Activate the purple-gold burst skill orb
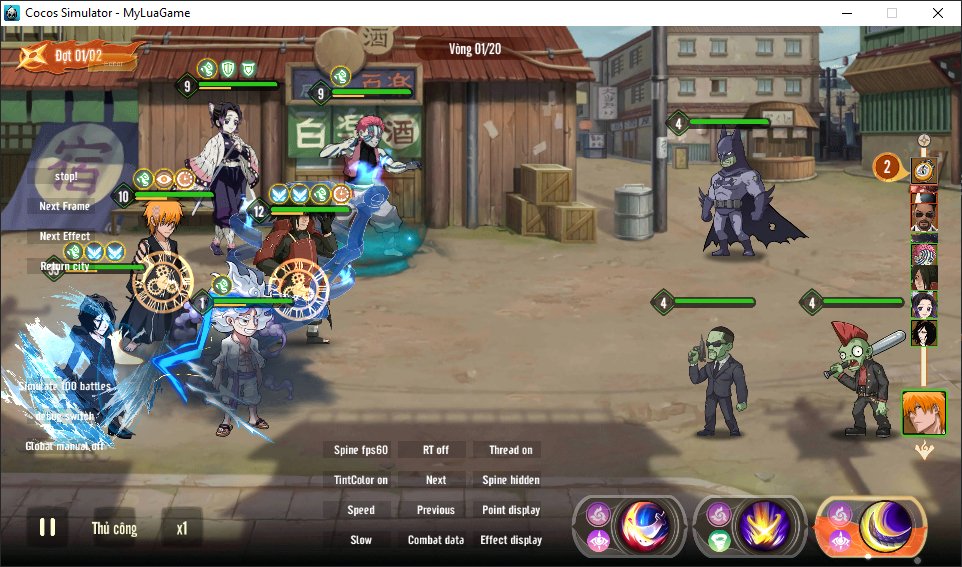 765,527
